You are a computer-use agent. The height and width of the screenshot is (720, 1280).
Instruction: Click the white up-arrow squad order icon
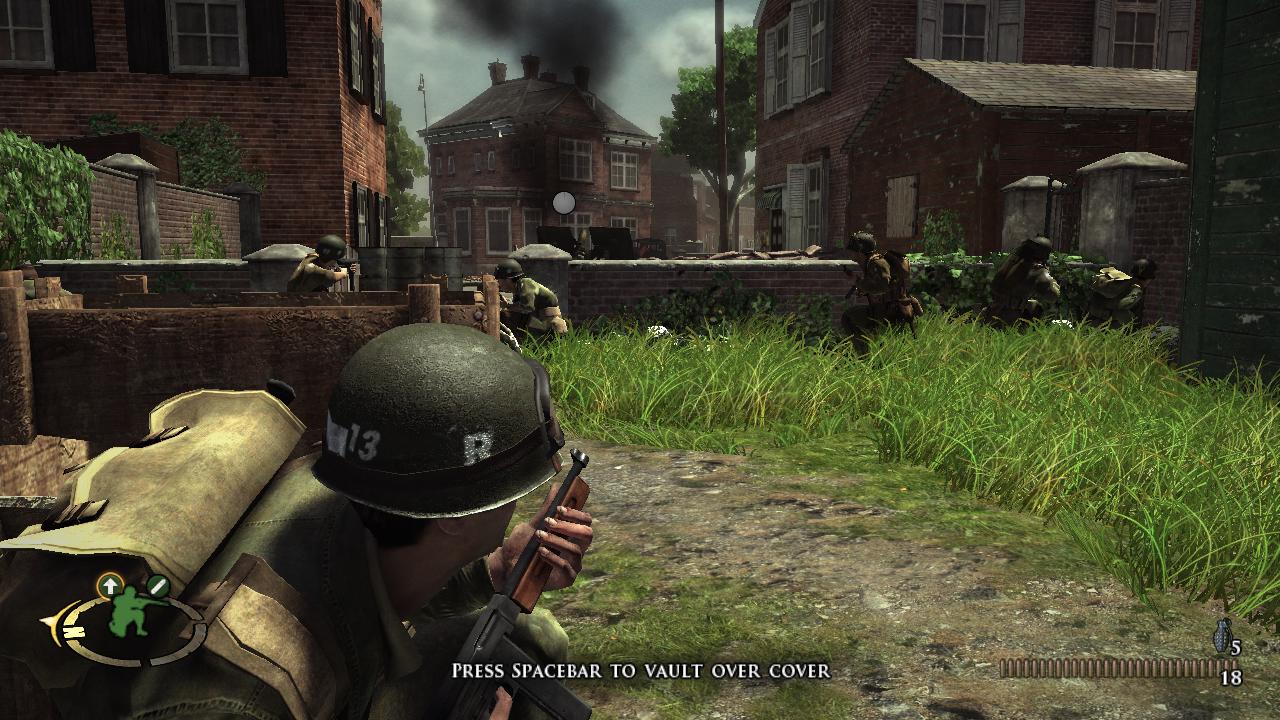point(108,585)
